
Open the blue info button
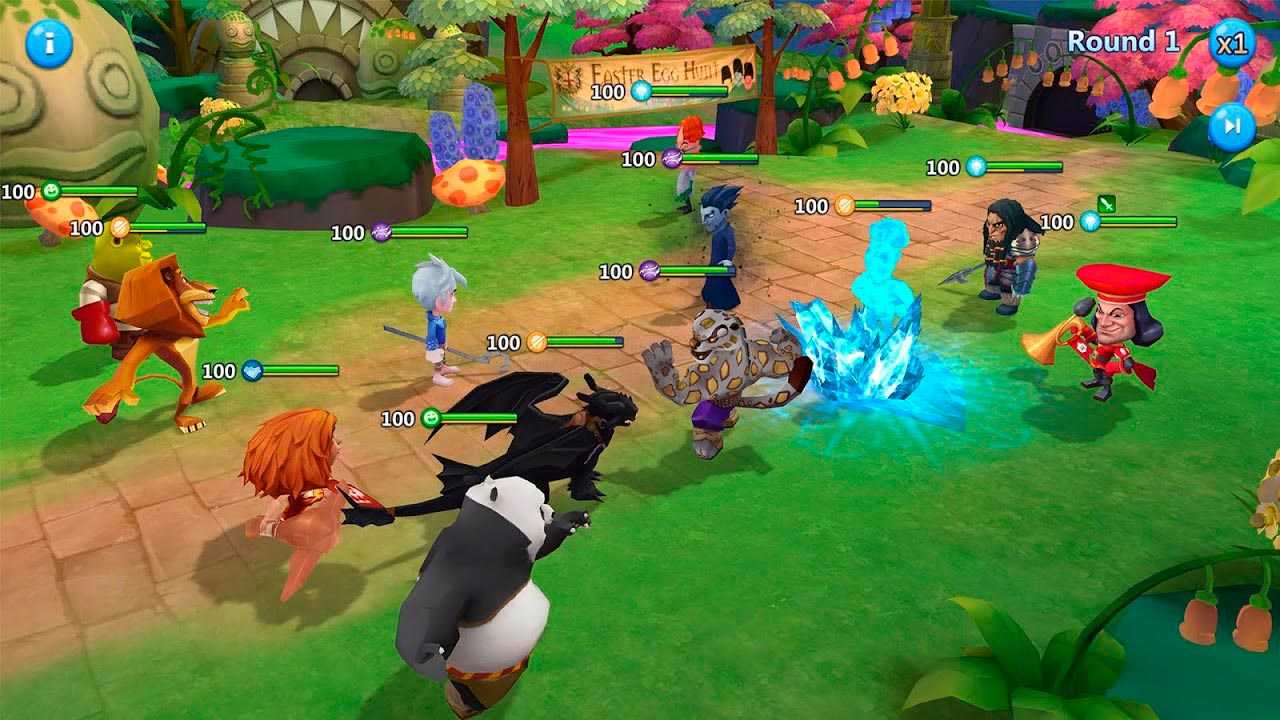[49, 43]
